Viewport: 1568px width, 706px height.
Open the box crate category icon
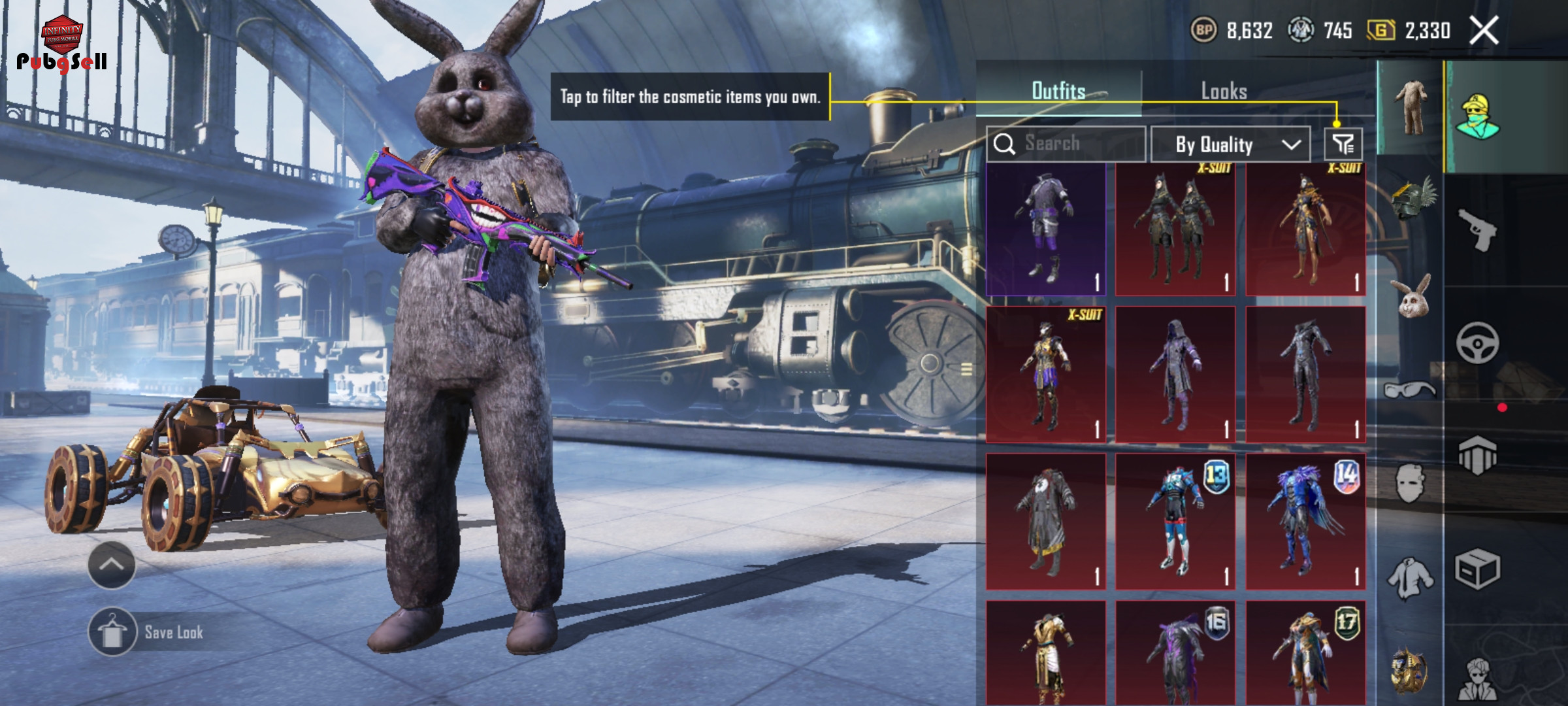[x=1478, y=569]
